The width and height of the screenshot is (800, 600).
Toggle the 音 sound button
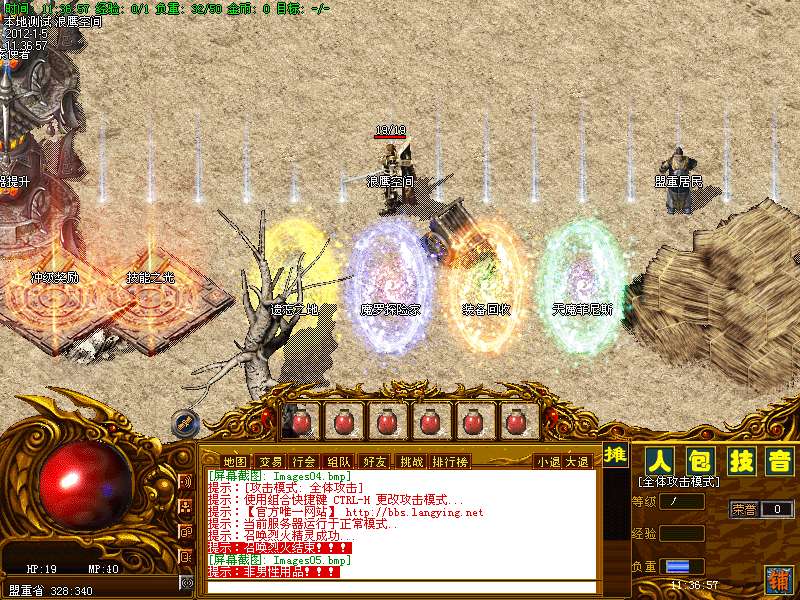[x=778, y=461]
